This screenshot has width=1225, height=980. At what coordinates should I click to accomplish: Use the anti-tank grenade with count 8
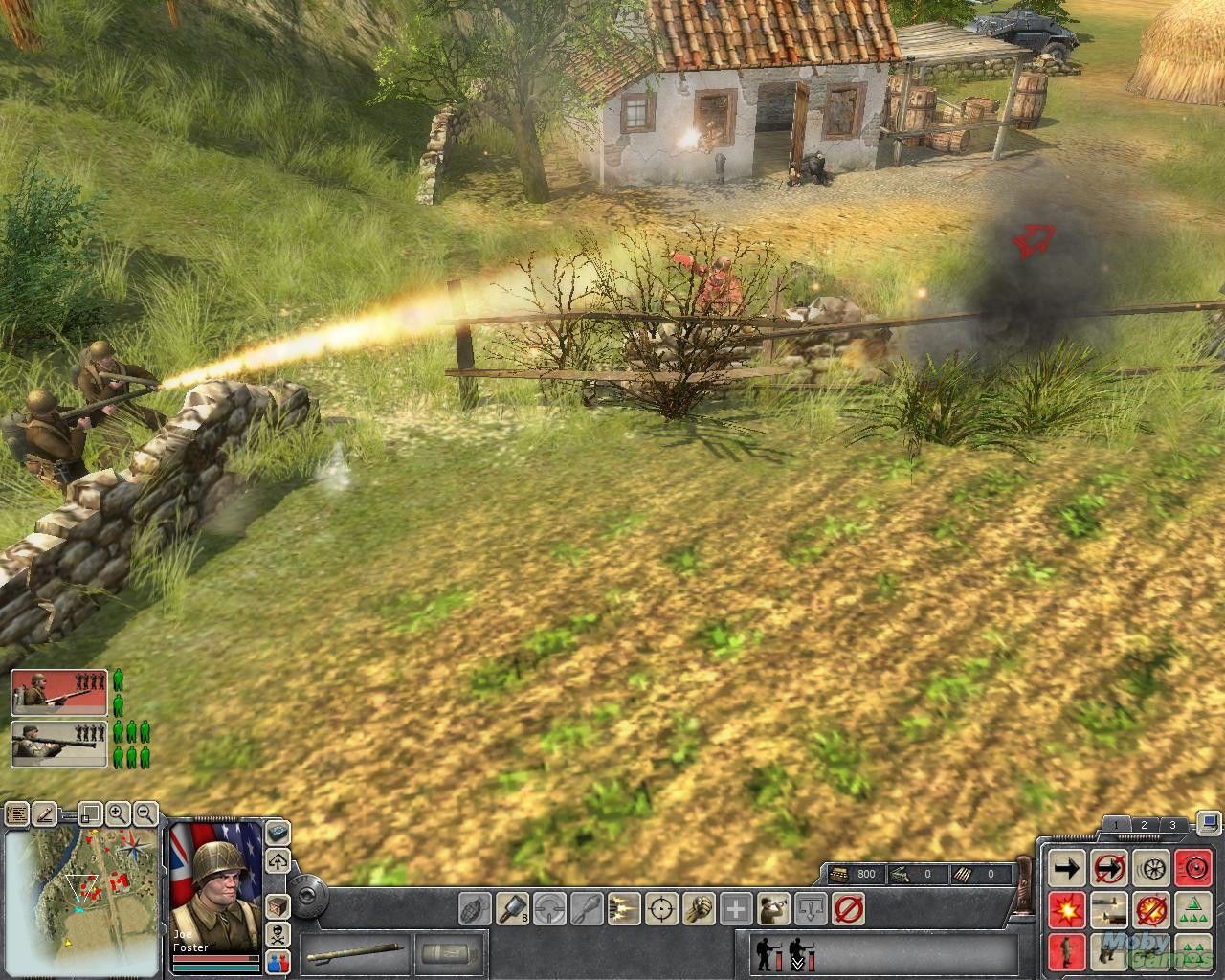[512, 907]
